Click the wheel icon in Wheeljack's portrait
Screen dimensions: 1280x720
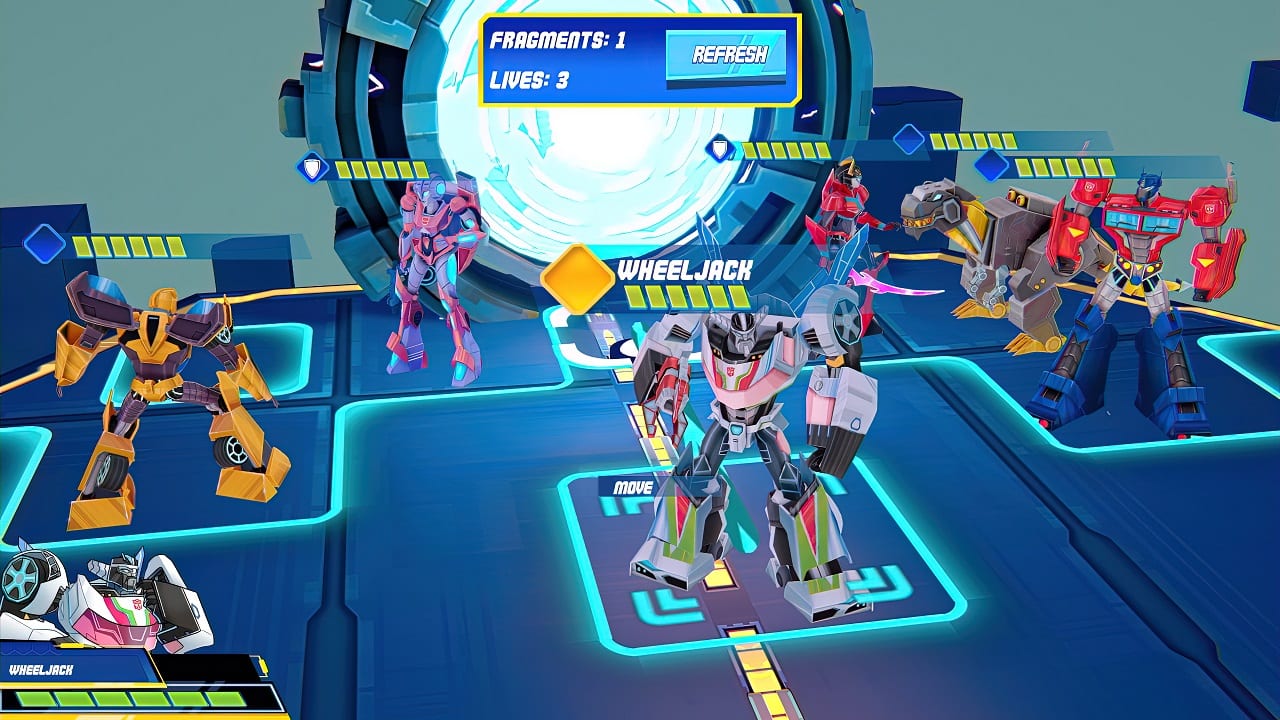(23, 578)
